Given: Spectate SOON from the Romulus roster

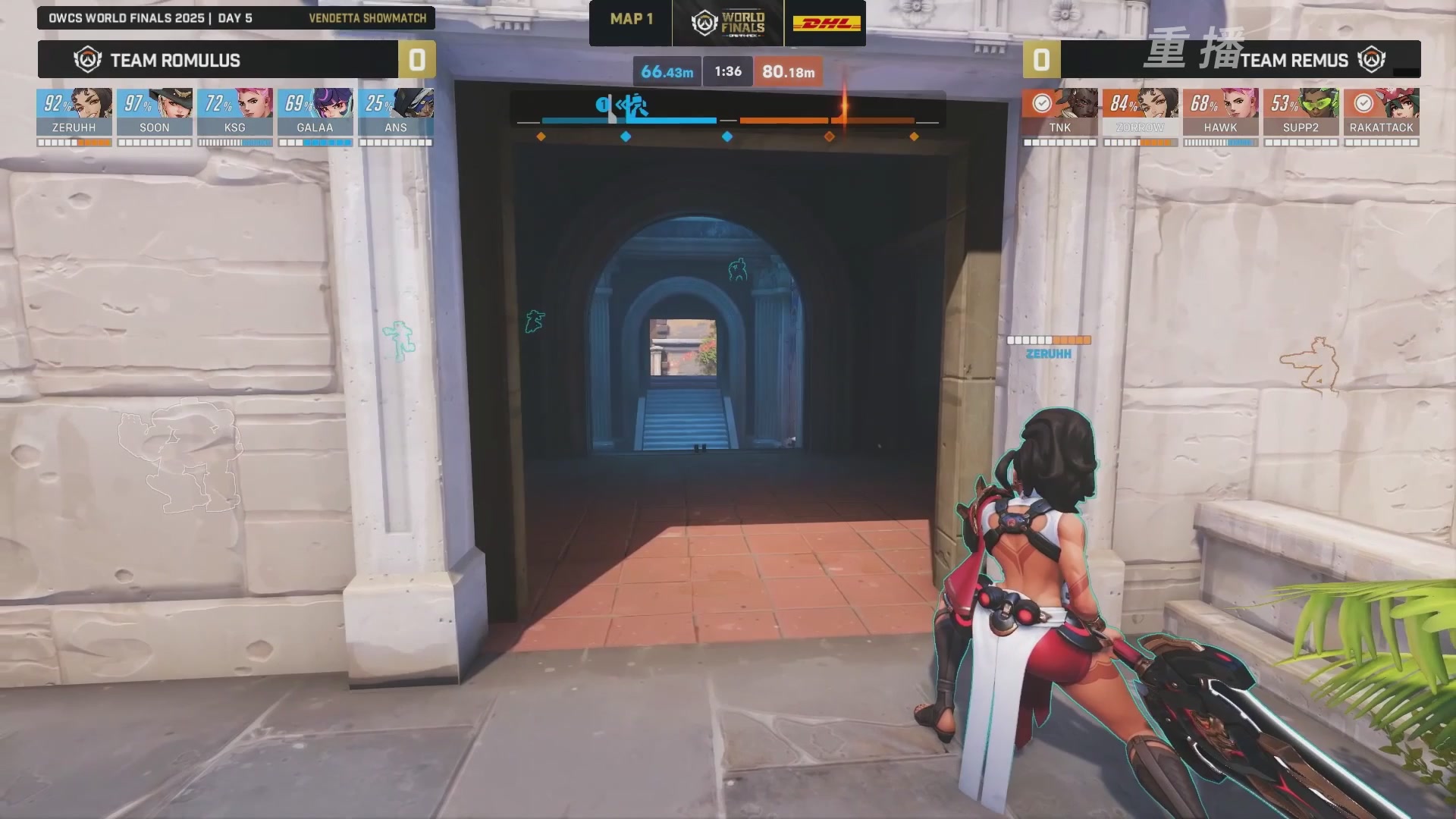Looking at the screenshot, I should pos(155,112).
